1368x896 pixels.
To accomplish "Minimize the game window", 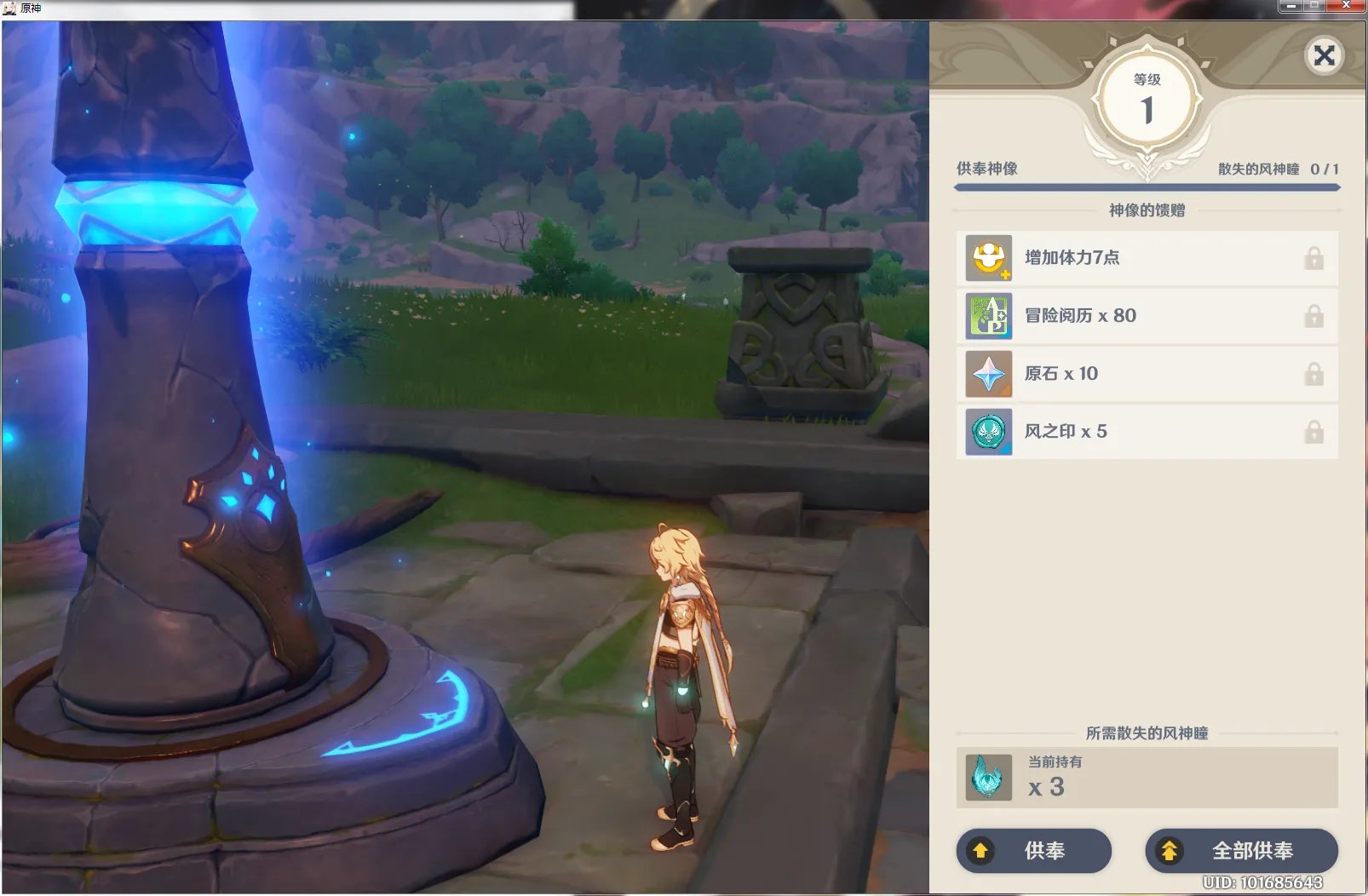I will pyautogui.click(x=1290, y=6).
